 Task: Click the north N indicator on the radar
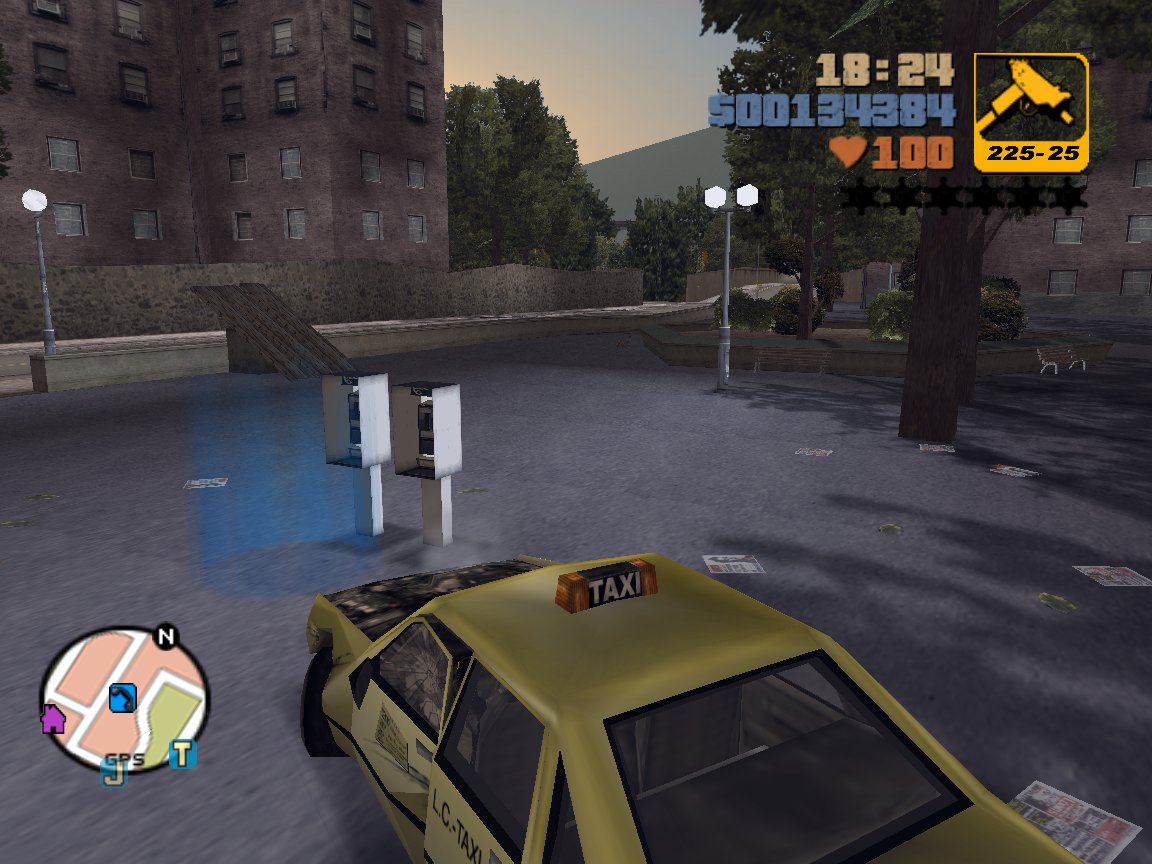point(165,637)
